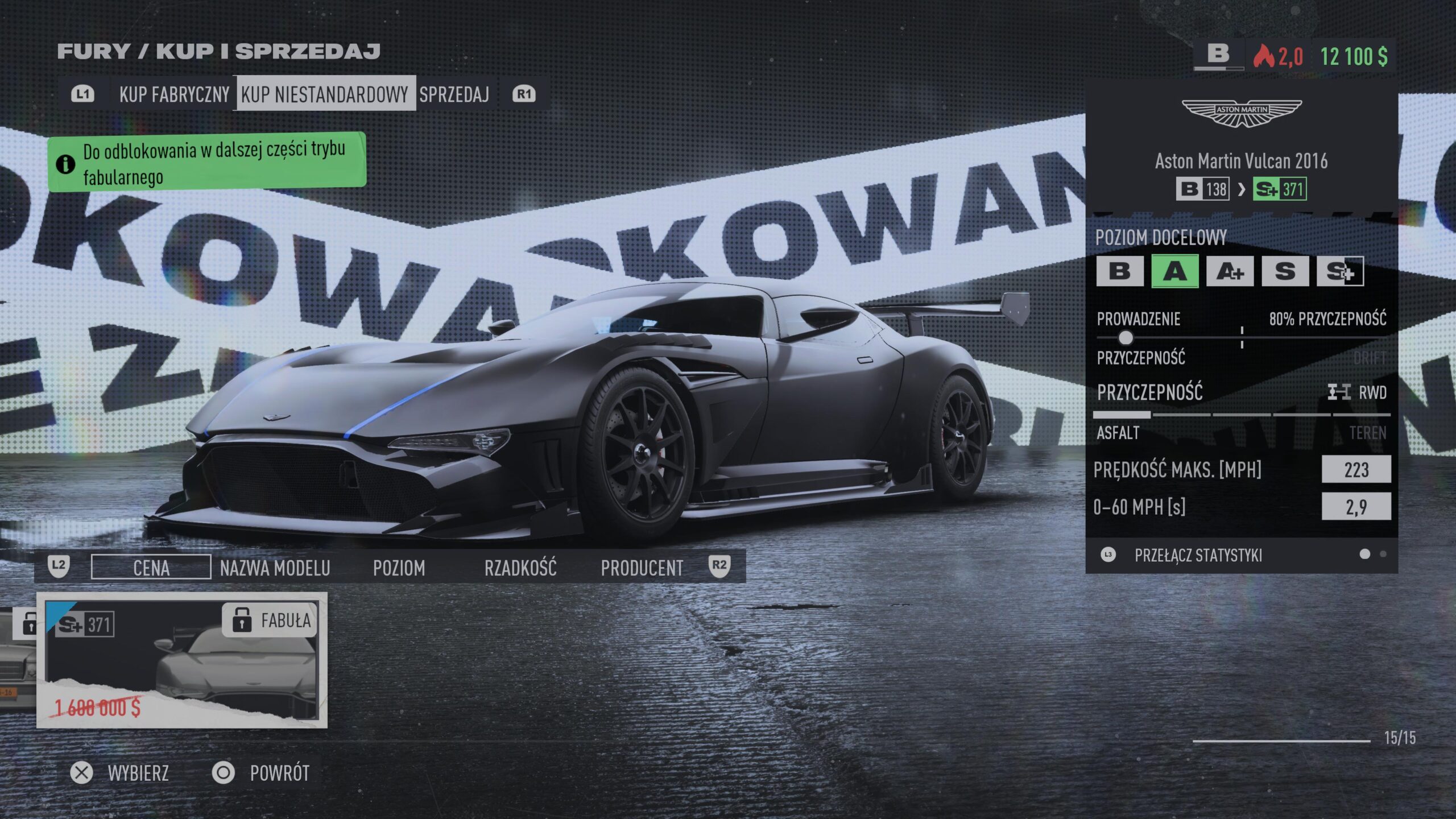This screenshot has width=1456, height=819.
Task: Set target tier to S+
Action: tap(1340, 271)
